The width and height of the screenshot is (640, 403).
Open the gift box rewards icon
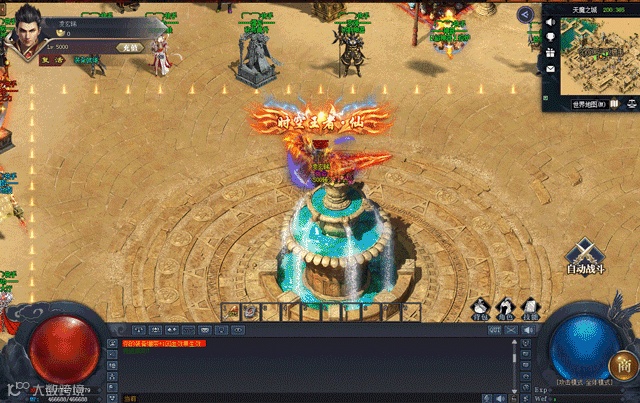click(x=550, y=52)
